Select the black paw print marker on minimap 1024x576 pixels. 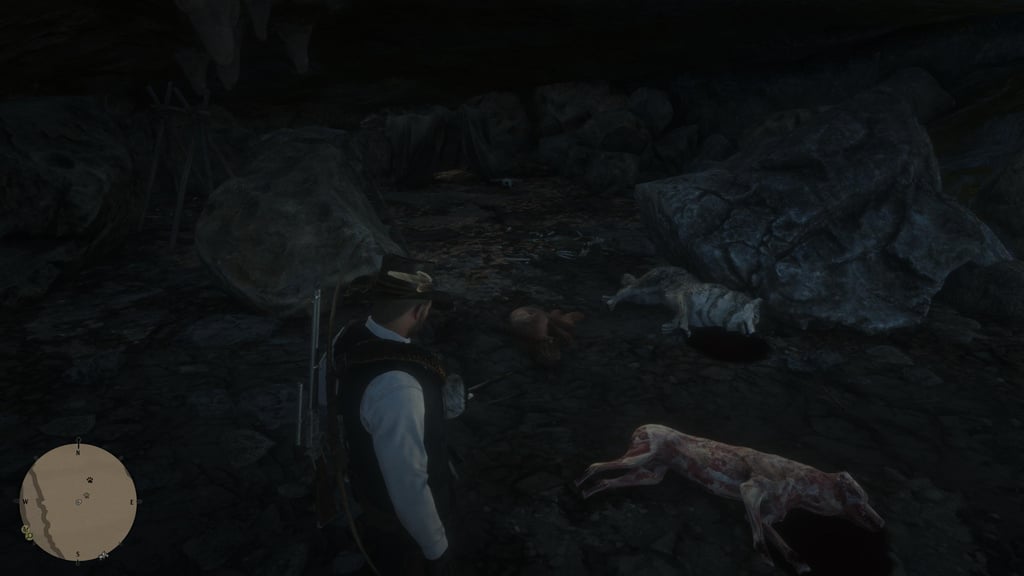pos(88,481)
